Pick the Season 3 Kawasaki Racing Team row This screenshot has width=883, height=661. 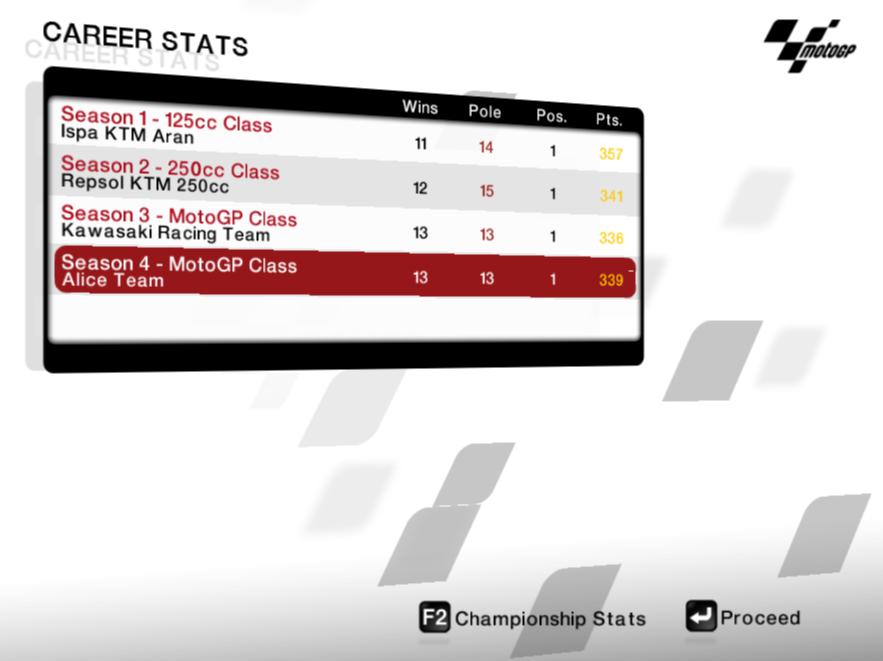click(x=340, y=227)
